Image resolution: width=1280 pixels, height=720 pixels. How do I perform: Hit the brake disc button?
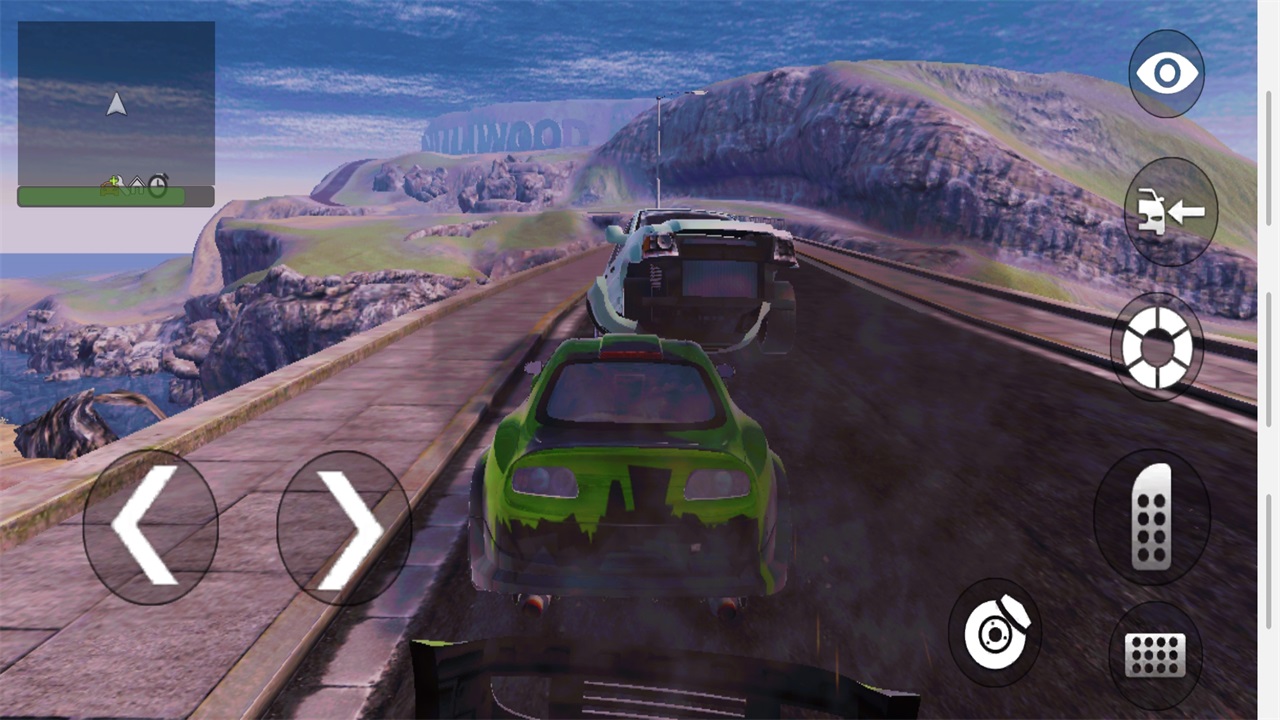point(995,631)
